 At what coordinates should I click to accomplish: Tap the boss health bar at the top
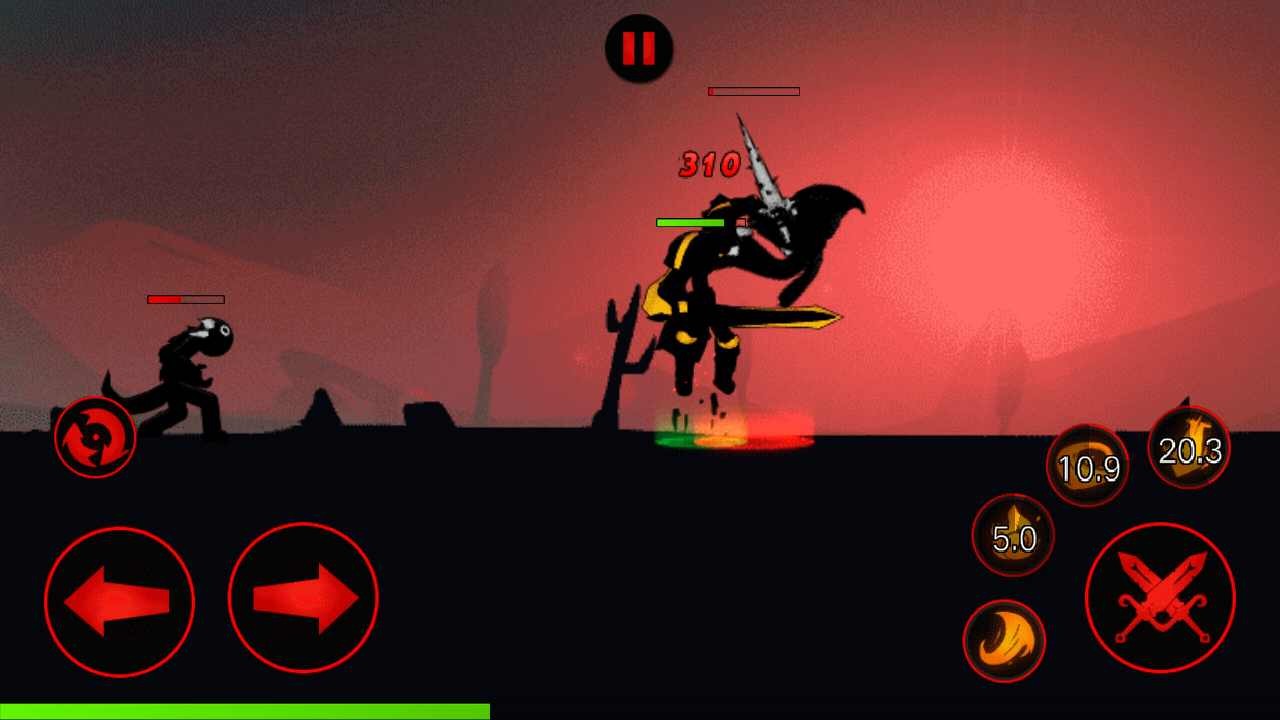click(754, 91)
